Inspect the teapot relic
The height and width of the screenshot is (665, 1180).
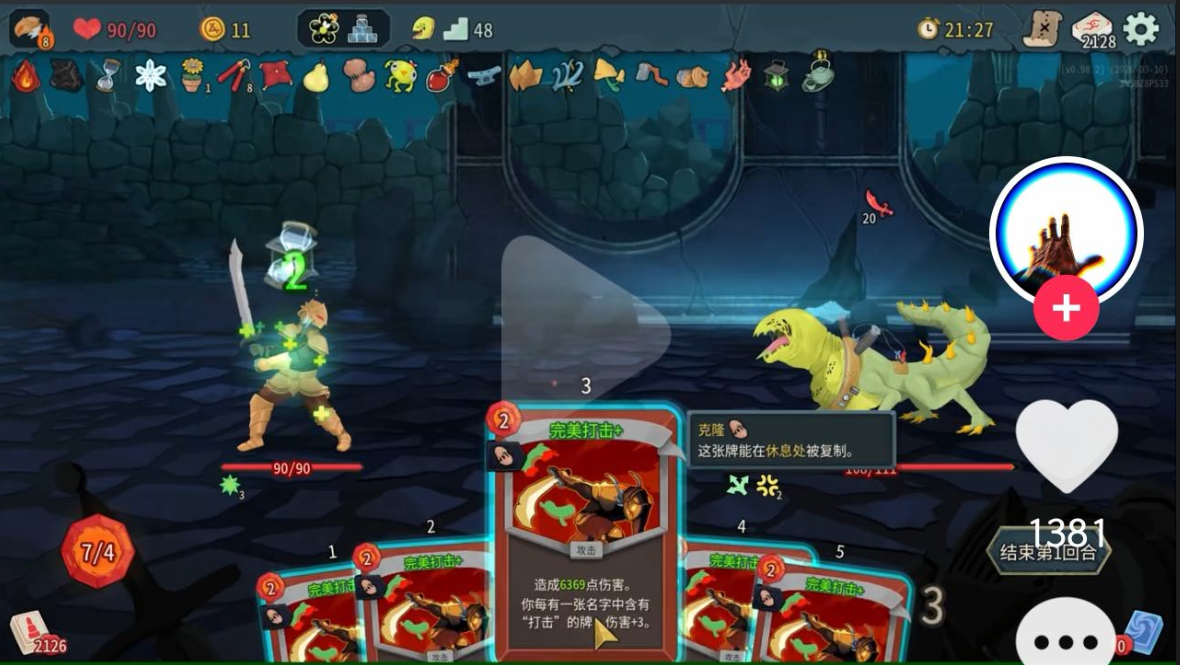[818, 74]
